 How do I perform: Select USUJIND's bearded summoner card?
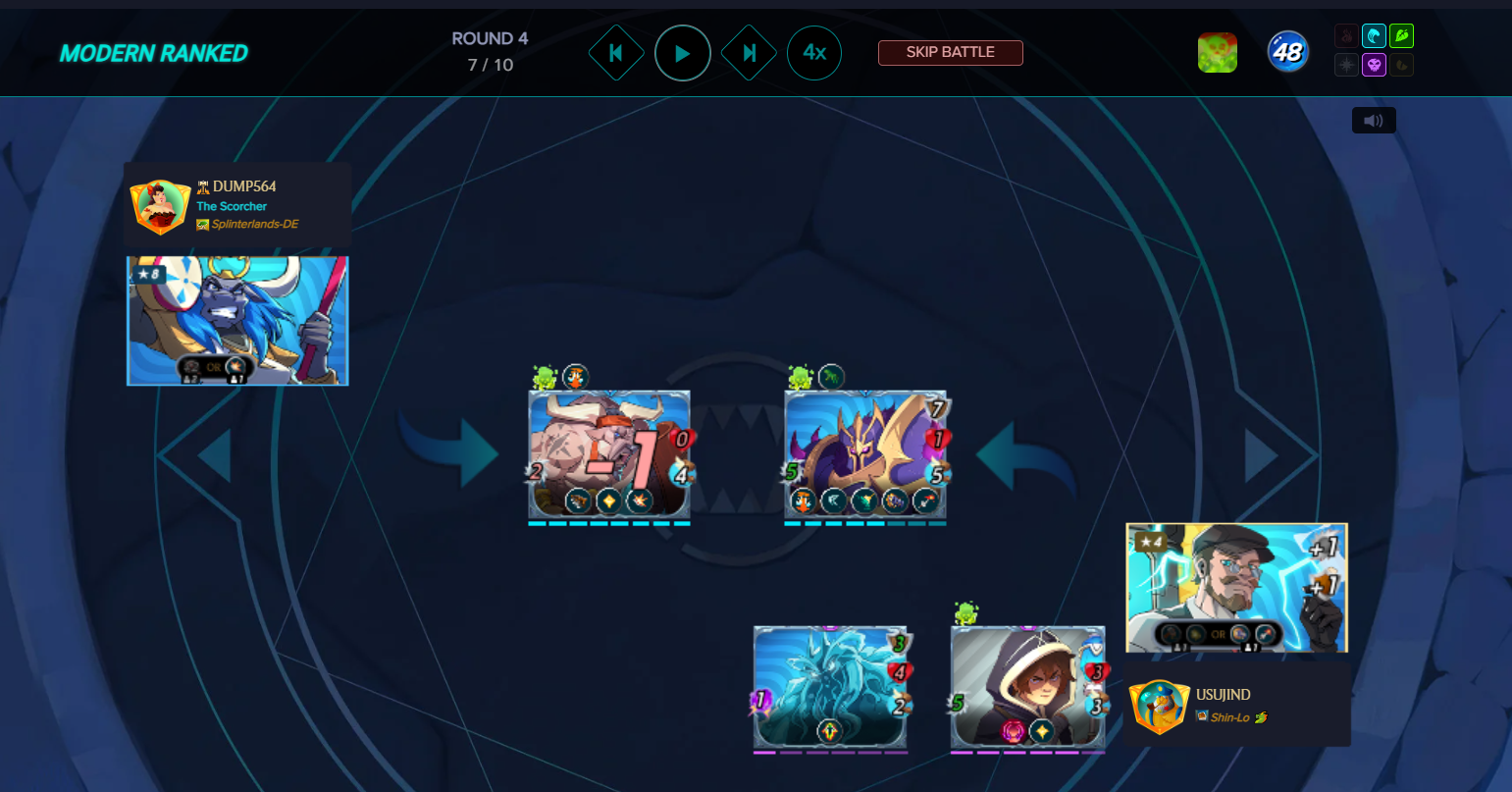(1236, 587)
